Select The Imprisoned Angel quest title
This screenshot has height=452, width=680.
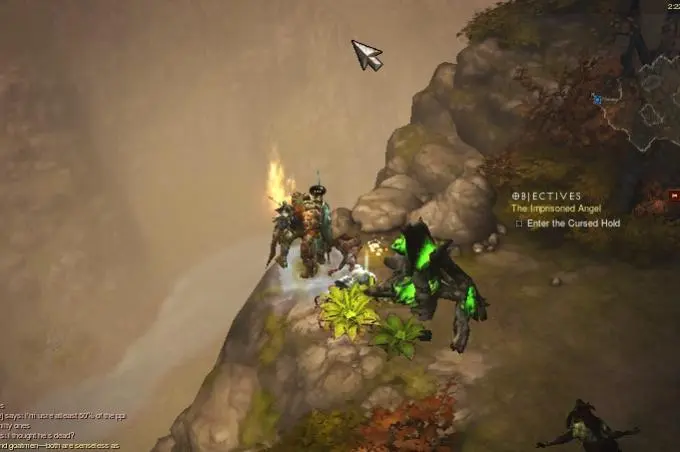552,209
